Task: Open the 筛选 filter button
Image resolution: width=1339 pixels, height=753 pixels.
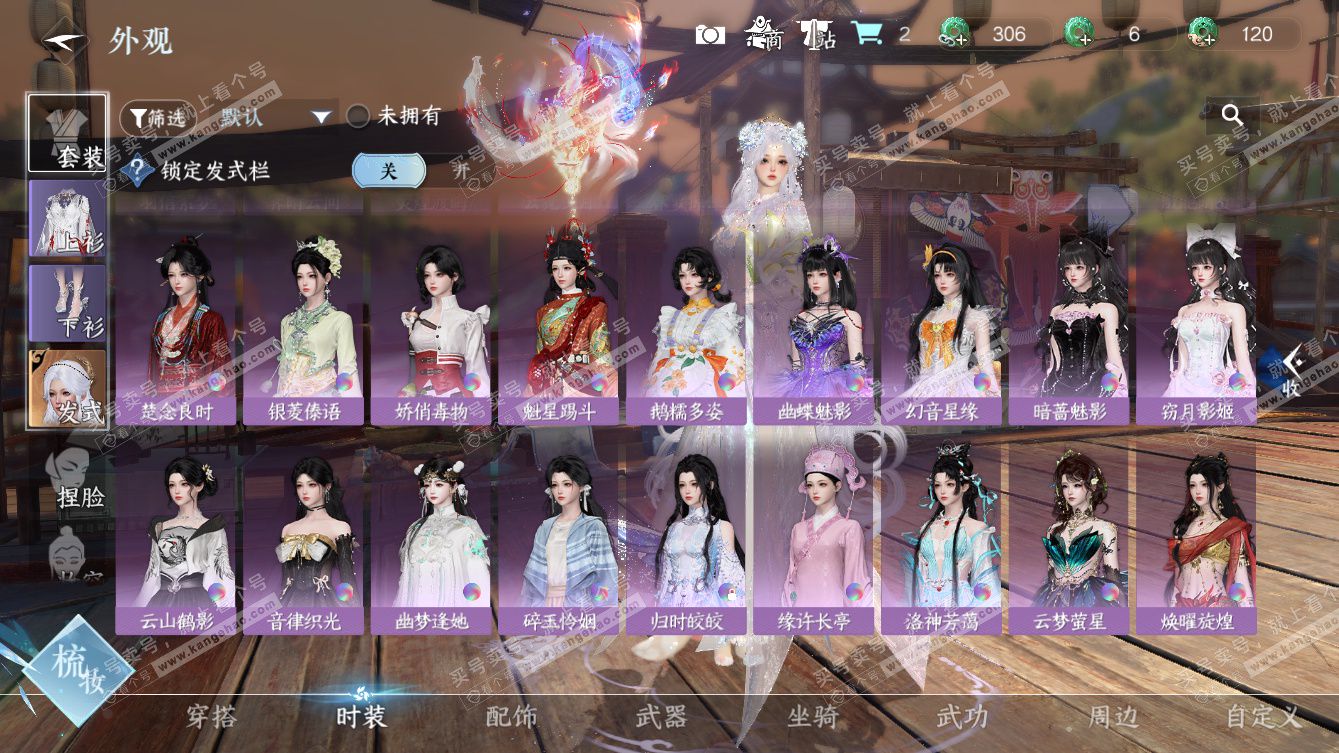Action: (x=157, y=117)
